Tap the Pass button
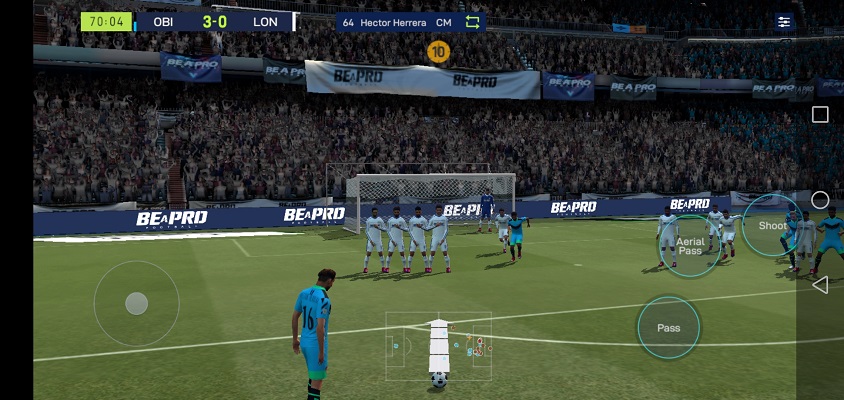The height and width of the screenshot is (400, 844). 668,327
